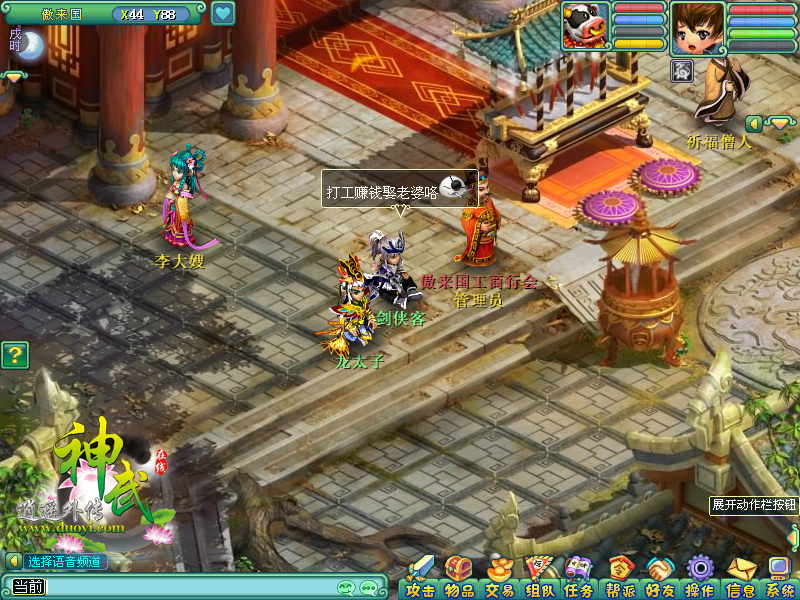Viewport: 800px width, 600px height.
Task: Change the 当前 chat channel selector
Action: click(27, 587)
